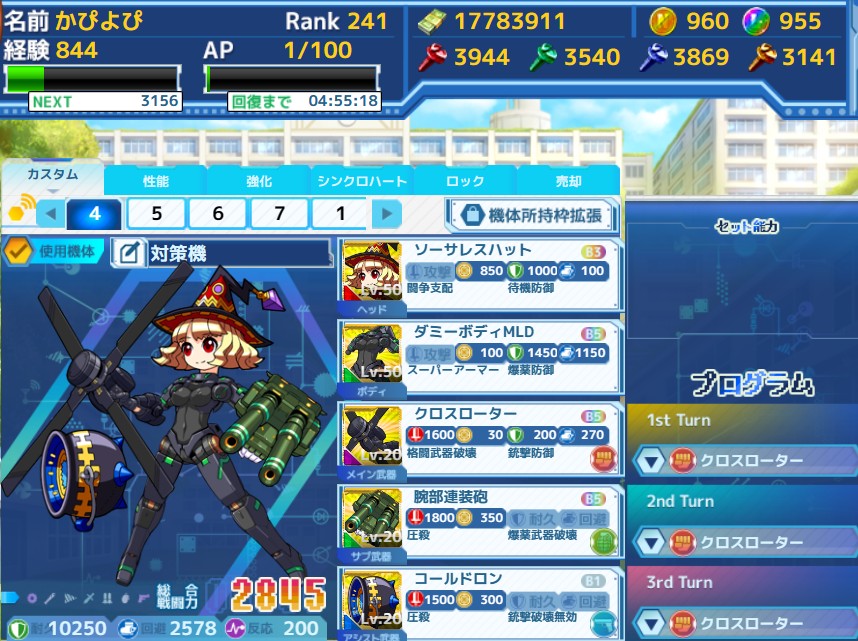The image size is (858, 641).
Task: Switch to the ロック tab
Action: pos(465,181)
